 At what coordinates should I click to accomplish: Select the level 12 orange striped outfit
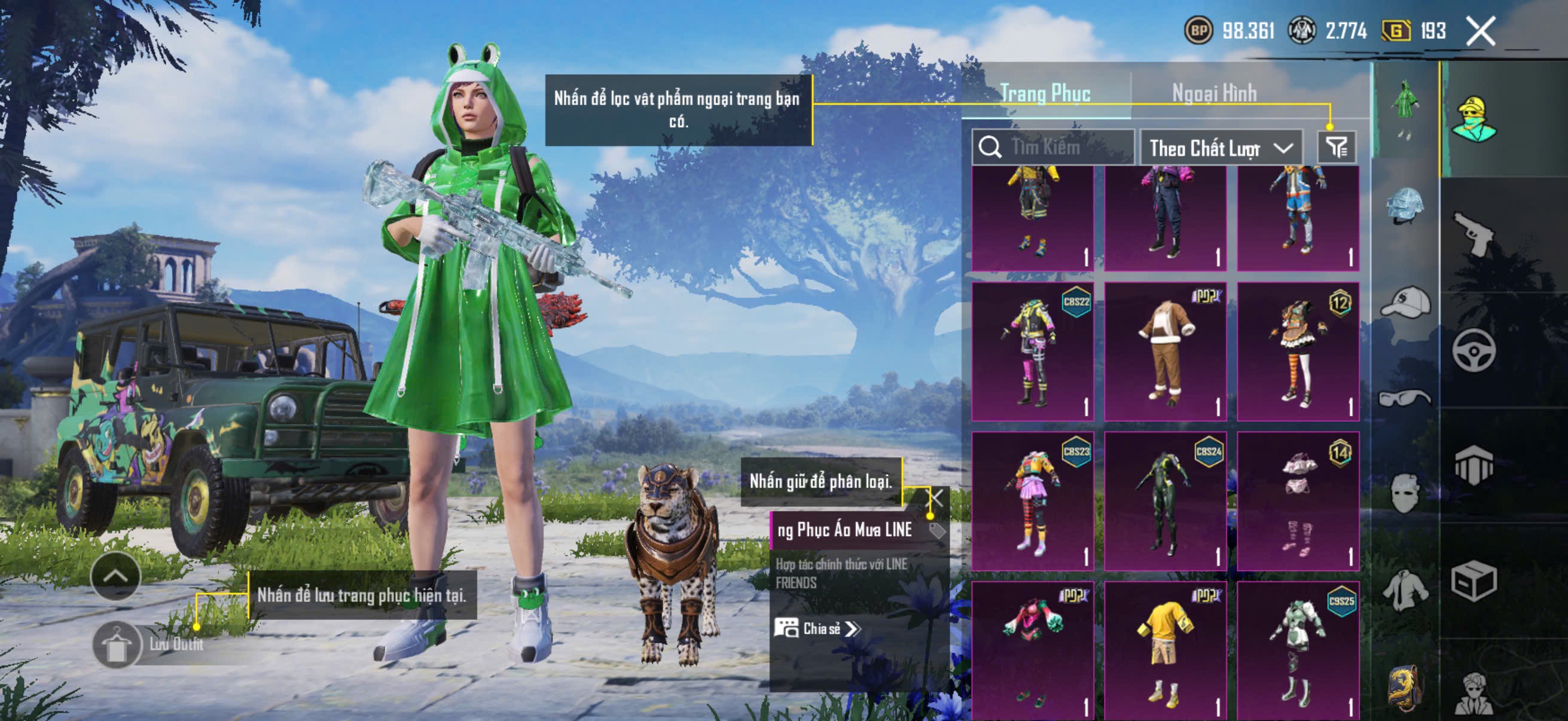pyautogui.click(x=1298, y=352)
